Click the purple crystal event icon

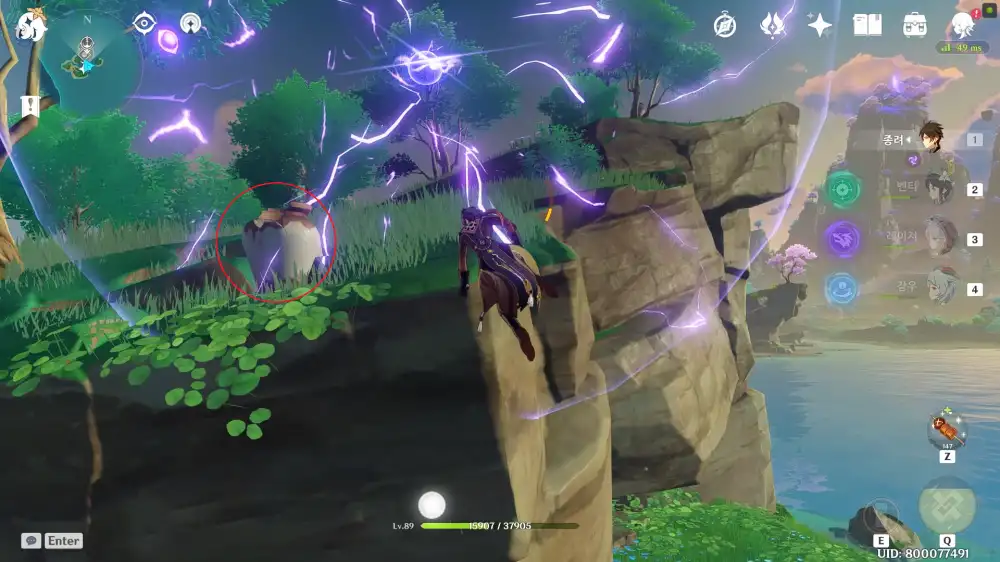tap(168, 41)
